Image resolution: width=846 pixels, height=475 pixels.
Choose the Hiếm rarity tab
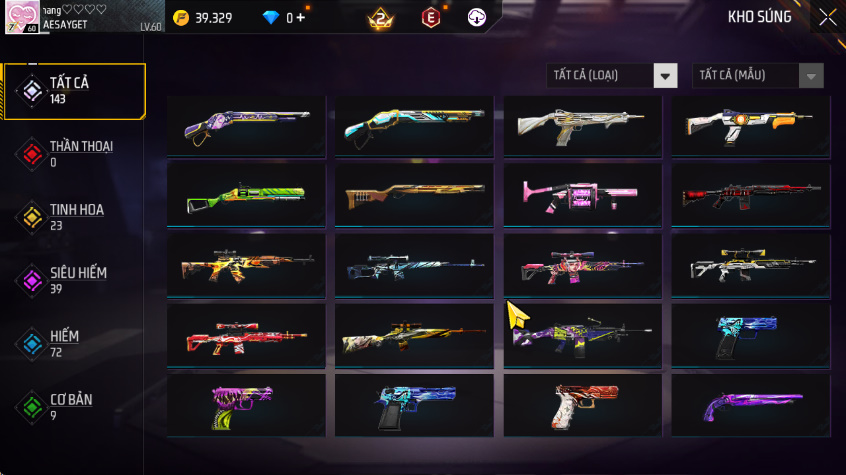[74, 343]
